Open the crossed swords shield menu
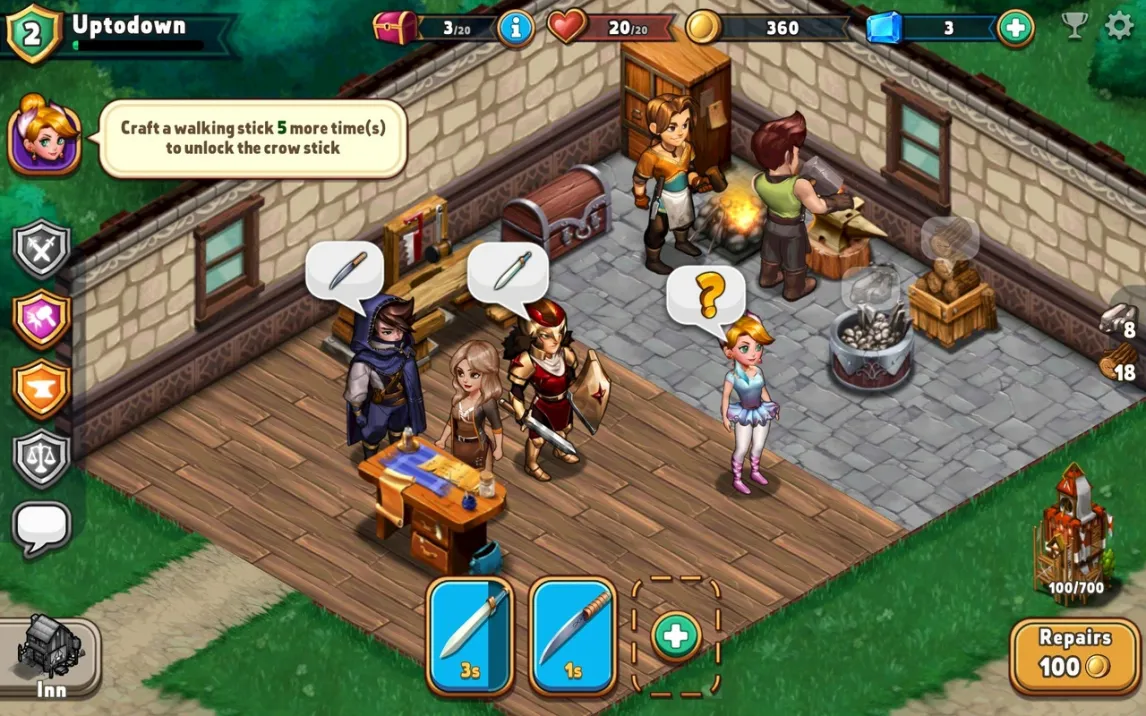Image resolution: width=1146 pixels, height=716 pixels. (42, 248)
